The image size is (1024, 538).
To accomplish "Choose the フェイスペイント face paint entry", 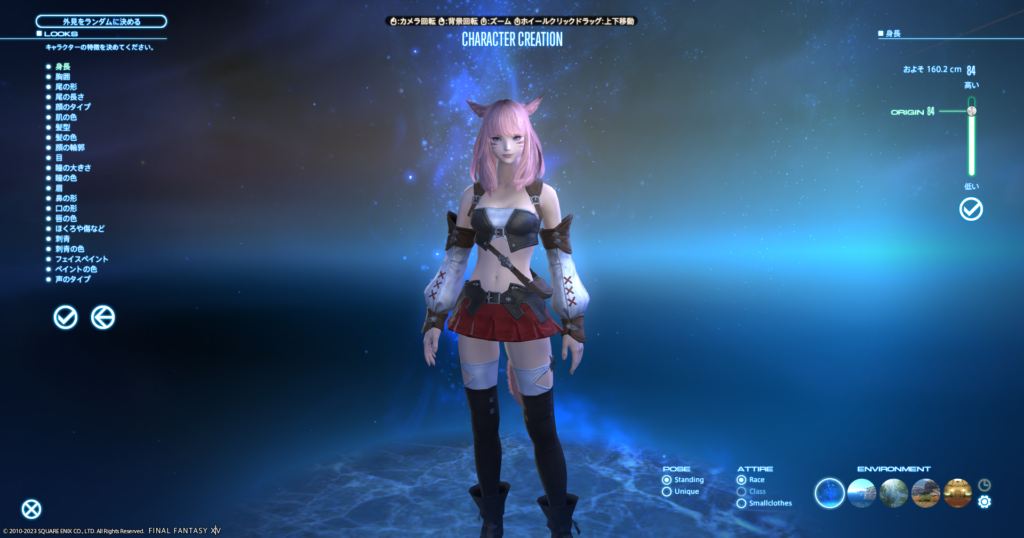I will (x=80, y=259).
